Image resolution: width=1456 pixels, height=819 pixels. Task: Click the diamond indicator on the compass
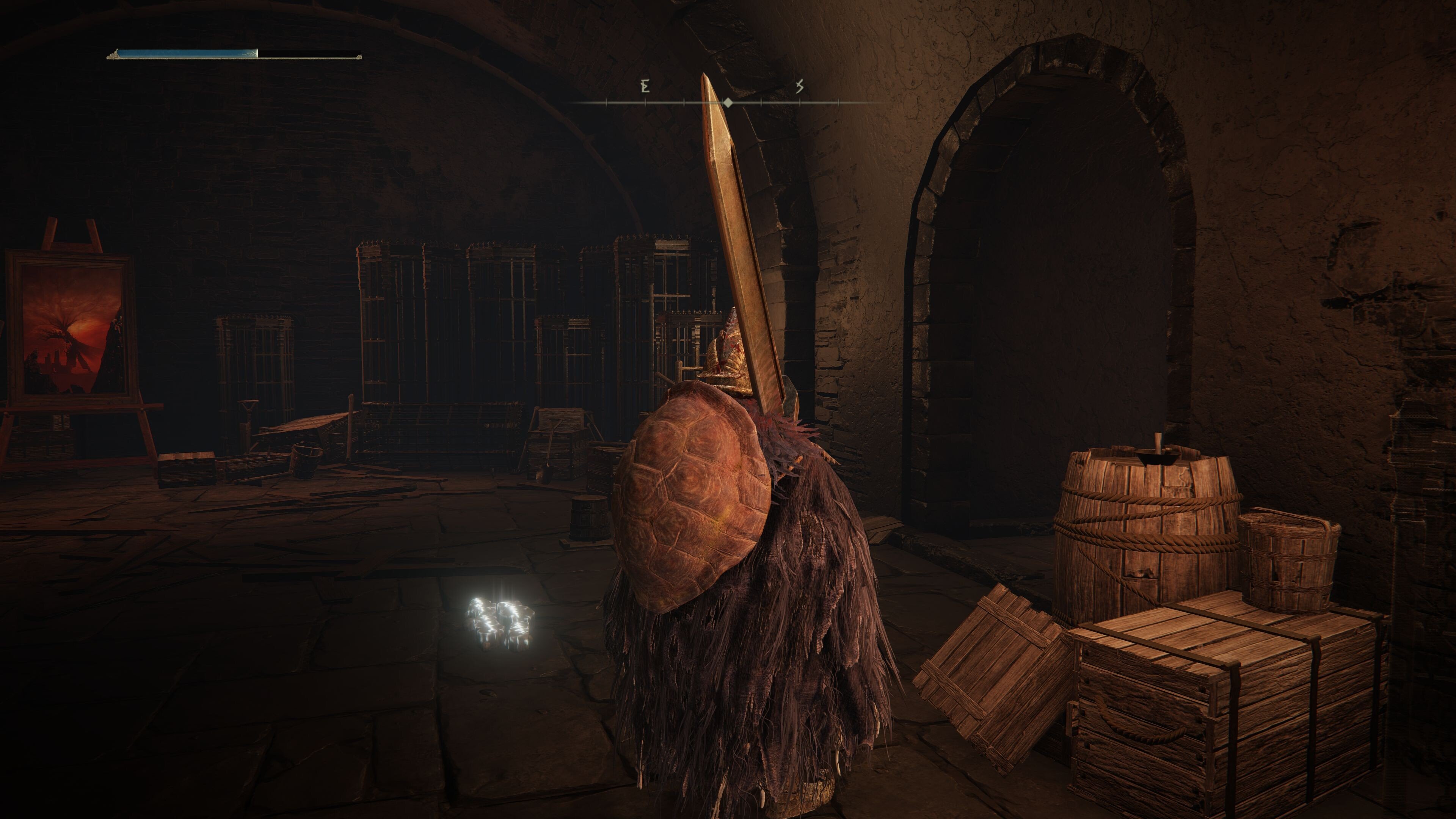tap(728, 102)
